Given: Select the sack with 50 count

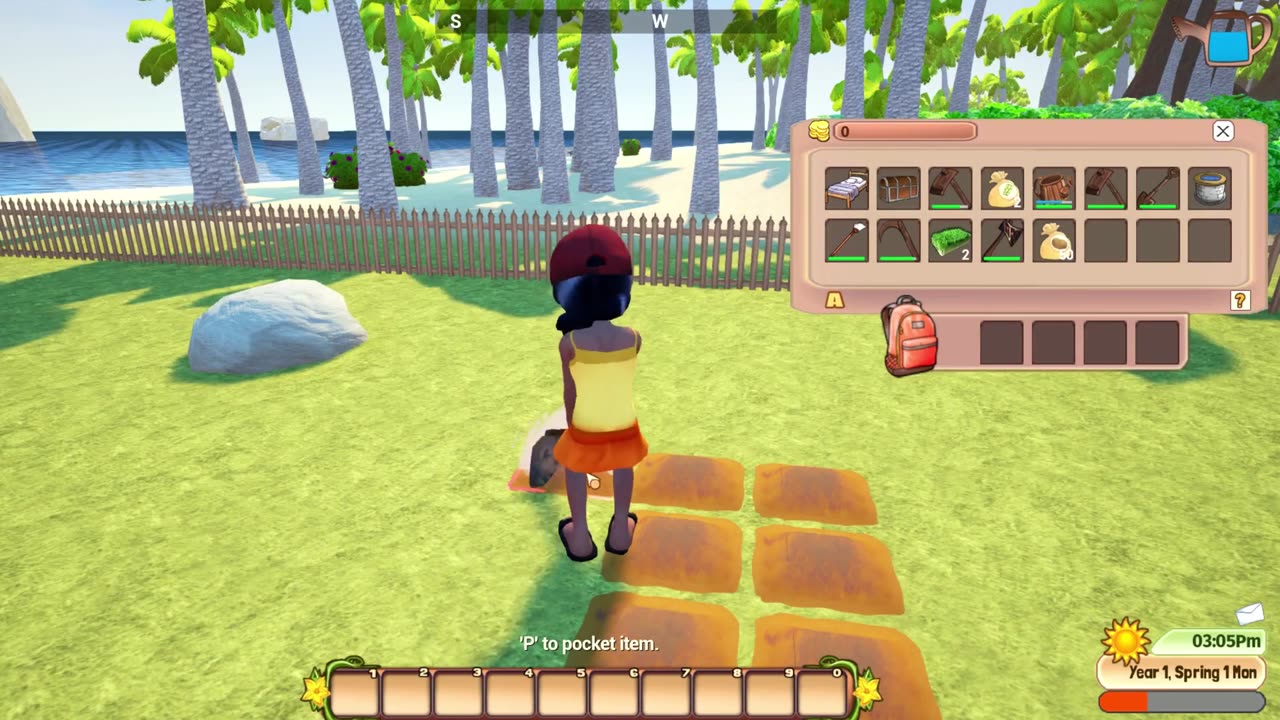Looking at the screenshot, I should click(1054, 241).
